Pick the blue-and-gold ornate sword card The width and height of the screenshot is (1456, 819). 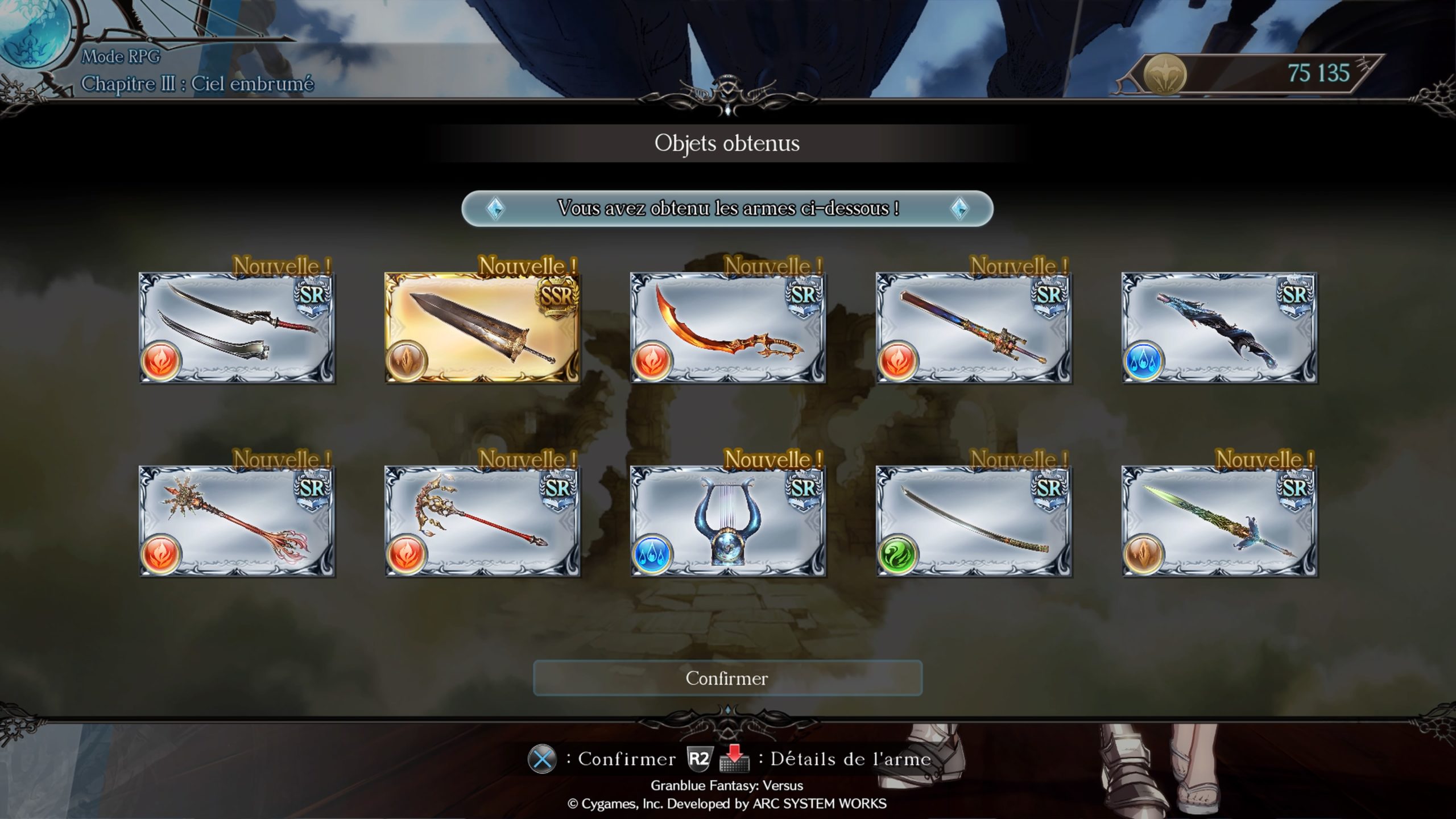point(973,328)
